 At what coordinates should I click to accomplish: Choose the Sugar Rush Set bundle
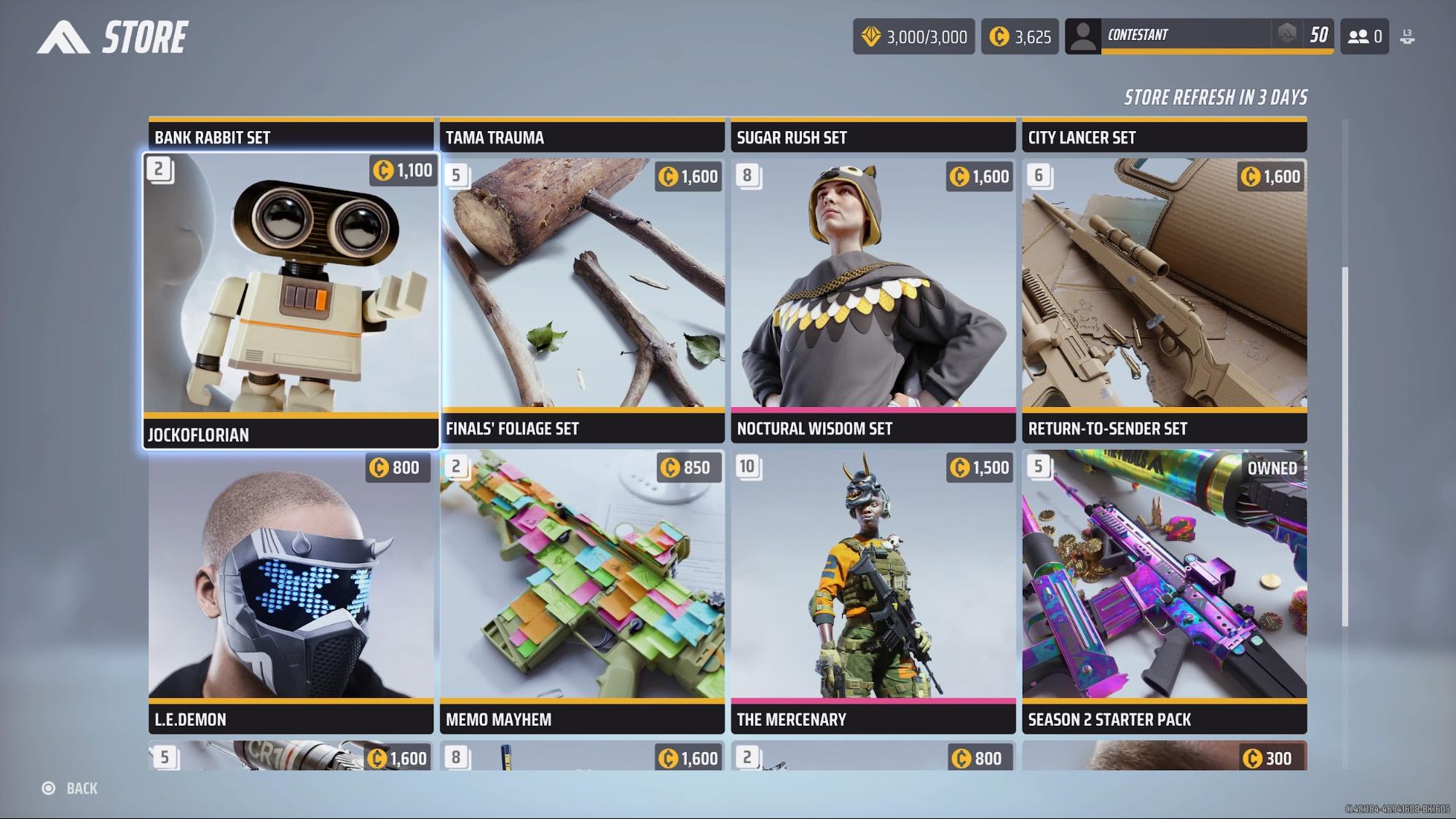873,136
